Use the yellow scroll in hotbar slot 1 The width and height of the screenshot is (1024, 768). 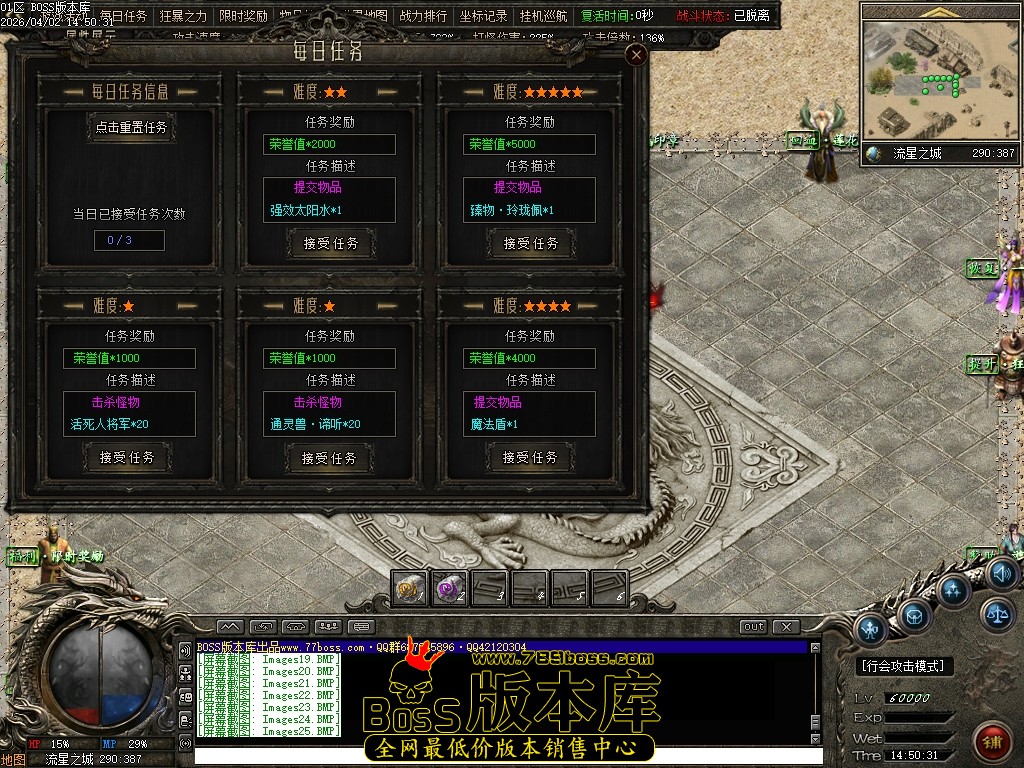(x=410, y=589)
